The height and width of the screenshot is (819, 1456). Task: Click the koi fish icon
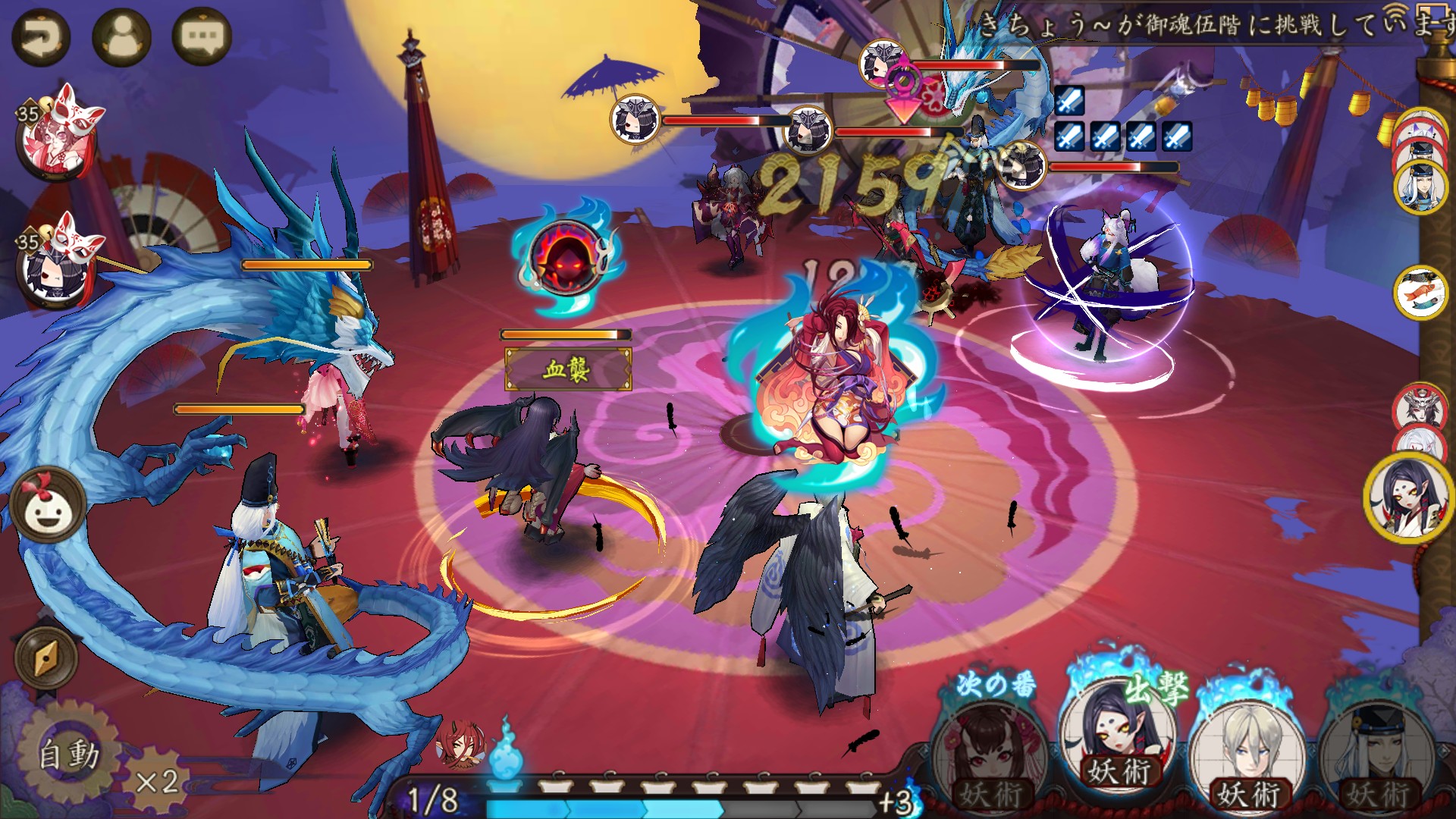coord(1420,293)
